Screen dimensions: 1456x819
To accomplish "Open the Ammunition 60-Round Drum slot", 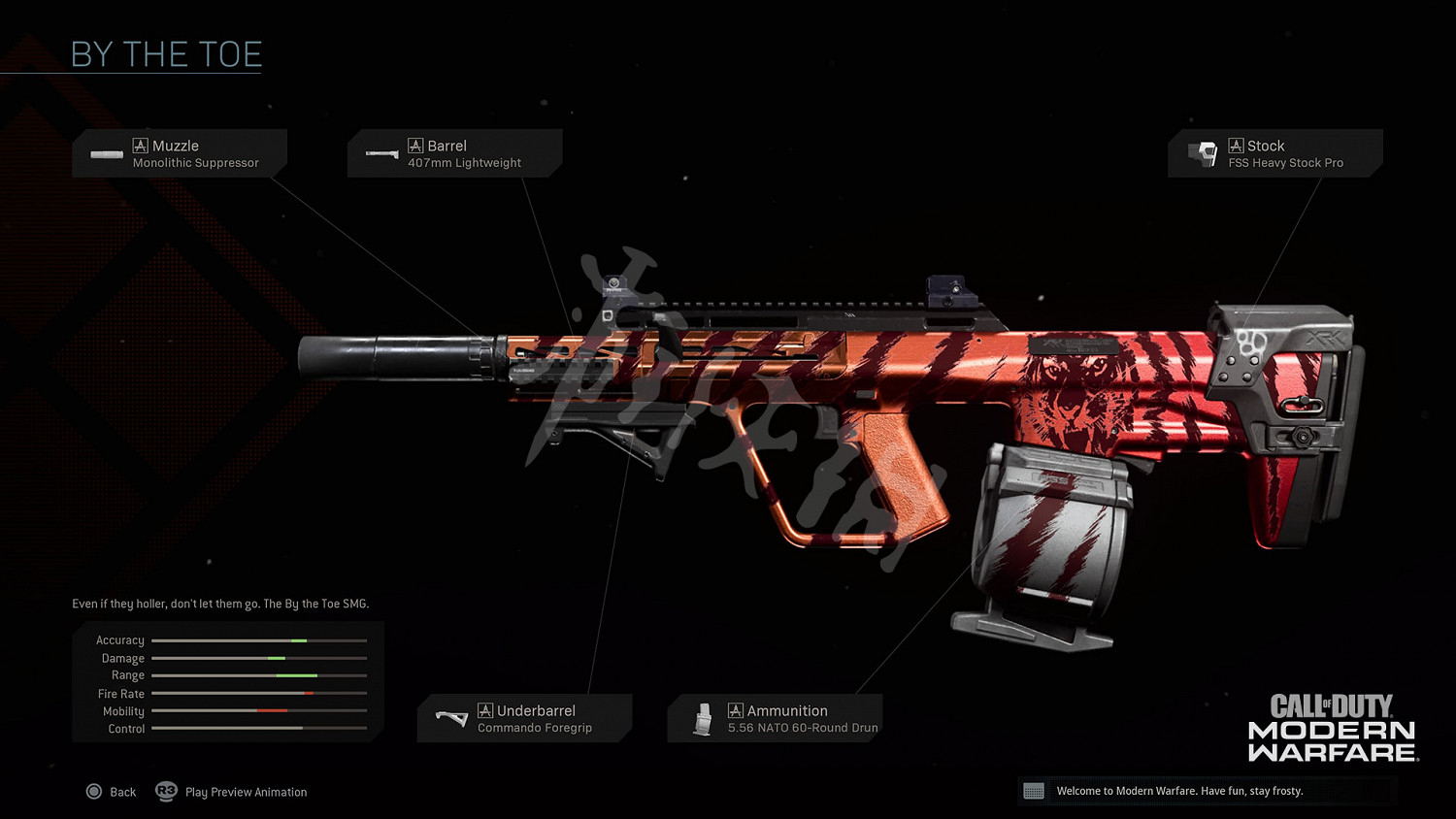I will pos(775,718).
